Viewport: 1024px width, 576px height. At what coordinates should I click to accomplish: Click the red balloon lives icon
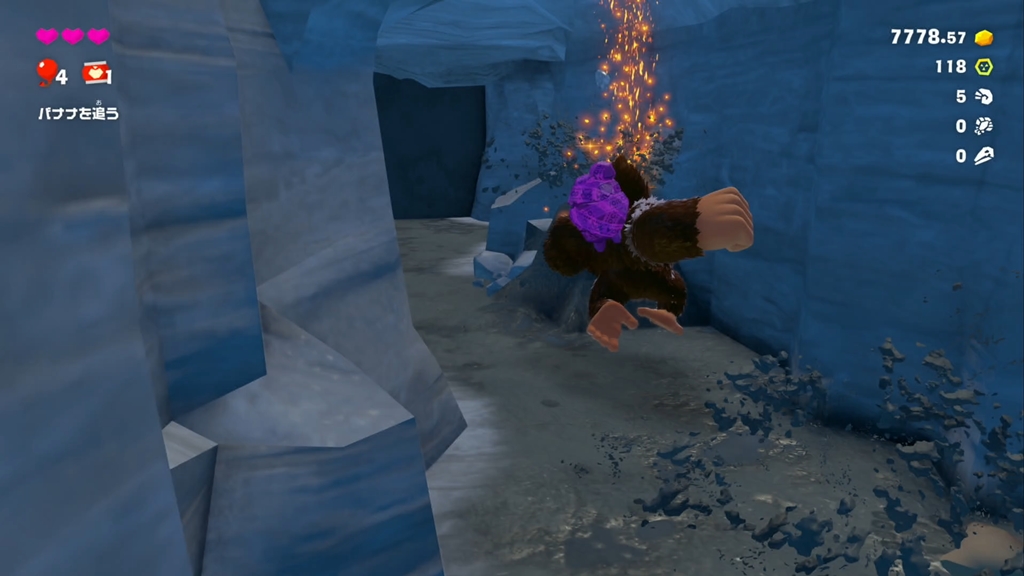click(46, 72)
